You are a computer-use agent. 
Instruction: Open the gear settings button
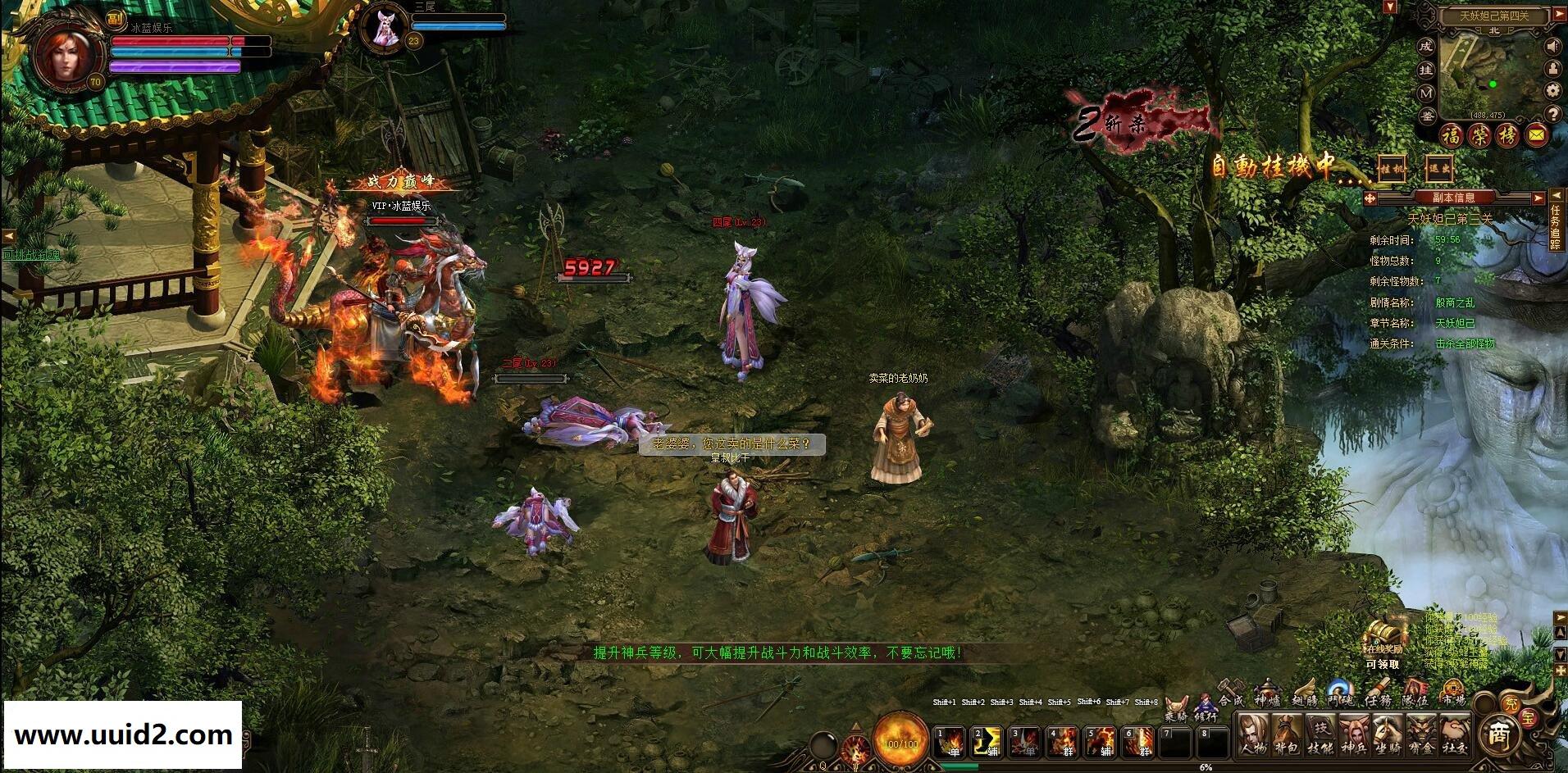coord(1552,91)
